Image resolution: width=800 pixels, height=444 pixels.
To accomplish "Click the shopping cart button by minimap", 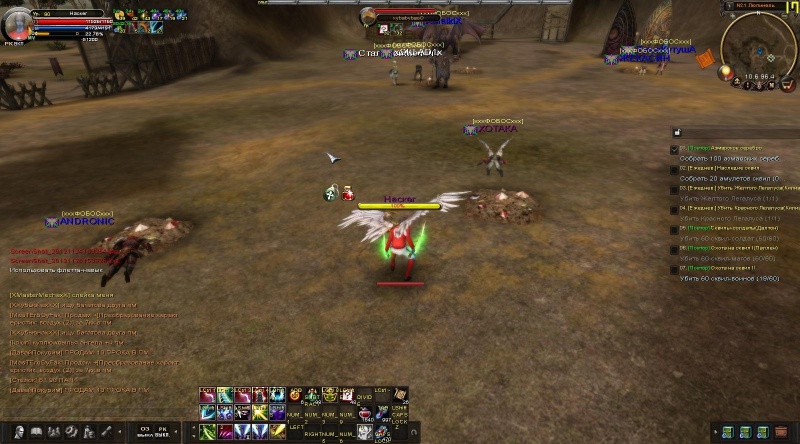I will [x=787, y=84].
